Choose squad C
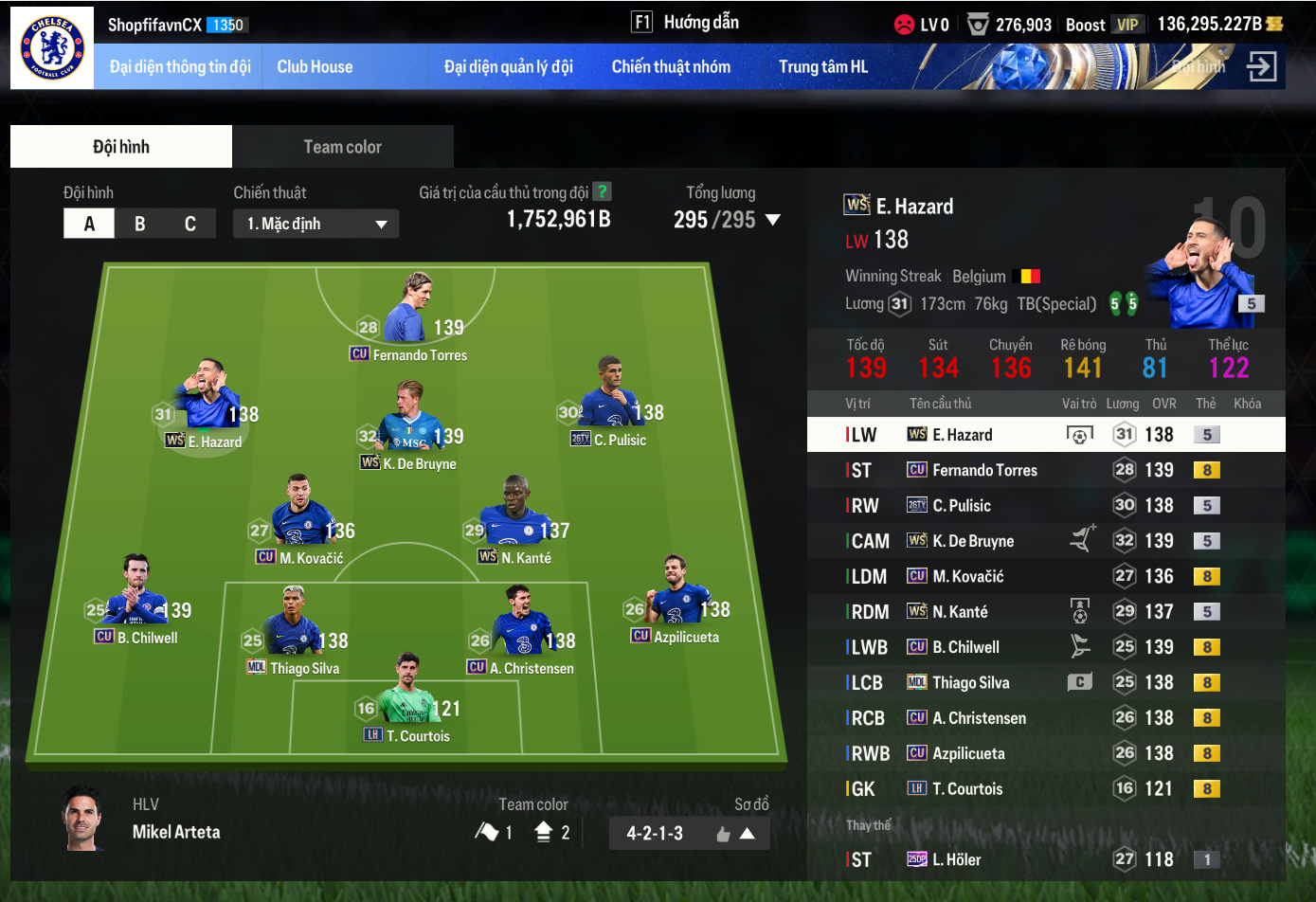 click(190, 224)
